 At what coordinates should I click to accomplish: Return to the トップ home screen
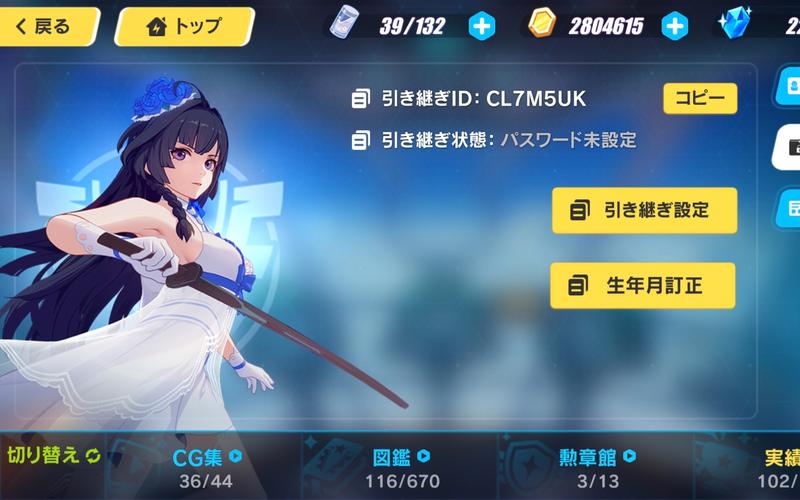click(x=185, y=27)
